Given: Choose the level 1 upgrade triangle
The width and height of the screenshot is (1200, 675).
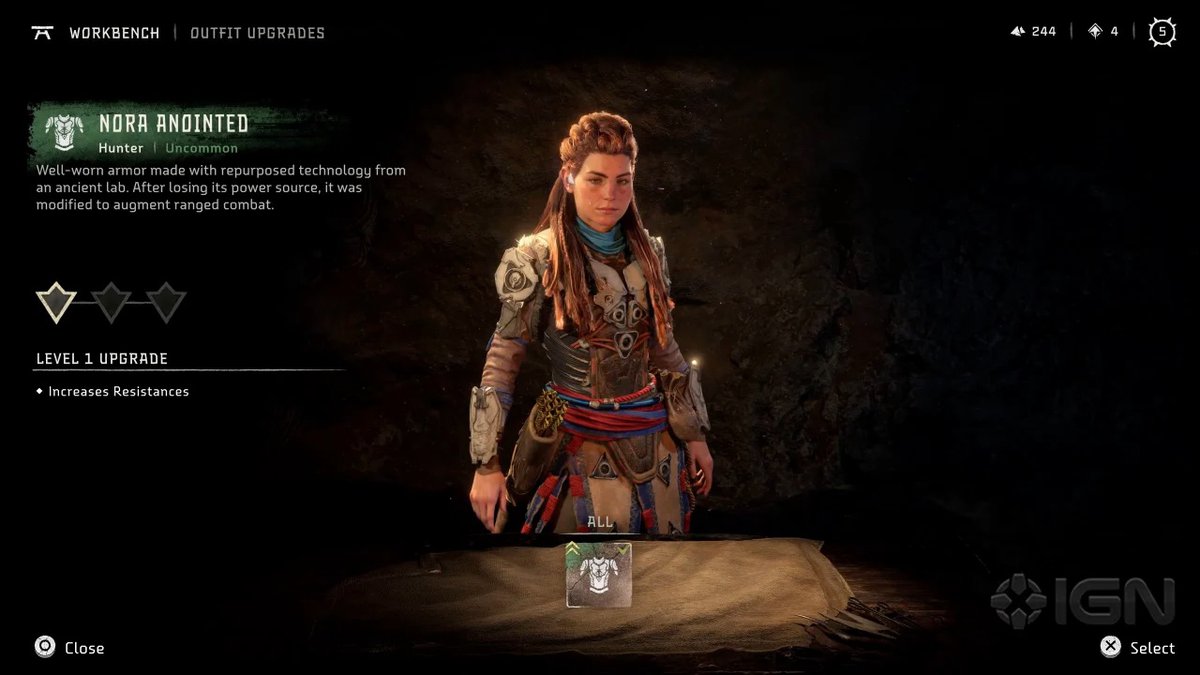Looking at the screenshot, I should (56, 301).
